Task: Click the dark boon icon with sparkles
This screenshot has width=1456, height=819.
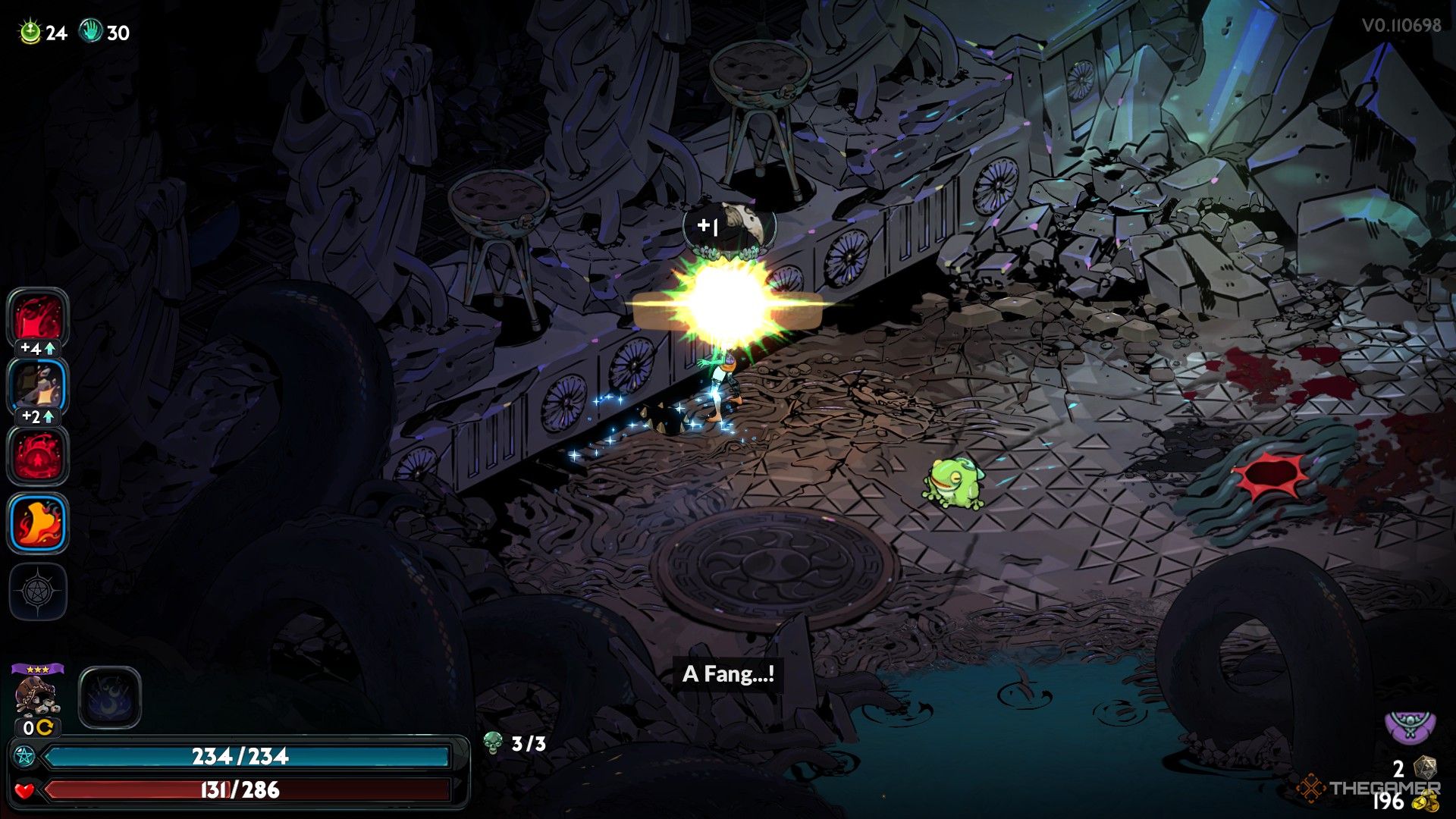Action: point(38,385)
